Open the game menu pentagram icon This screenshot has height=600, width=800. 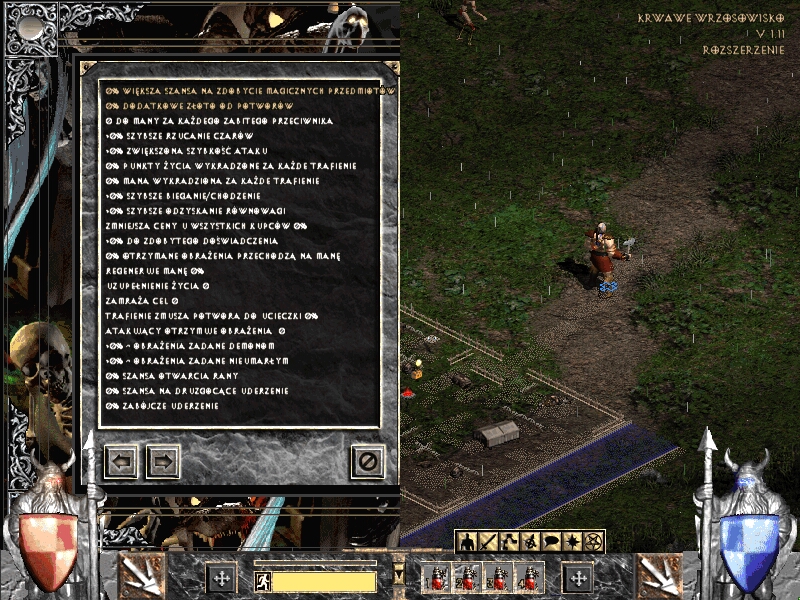(x=593, y=542)
